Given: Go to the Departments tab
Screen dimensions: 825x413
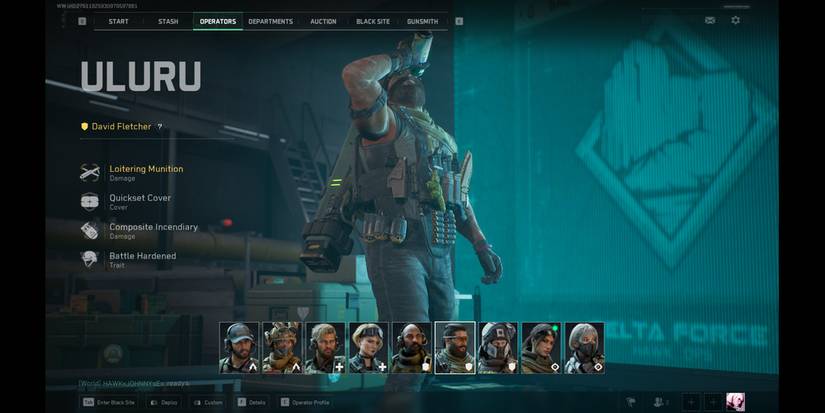Looking at the screenshot, I should 270,21.
